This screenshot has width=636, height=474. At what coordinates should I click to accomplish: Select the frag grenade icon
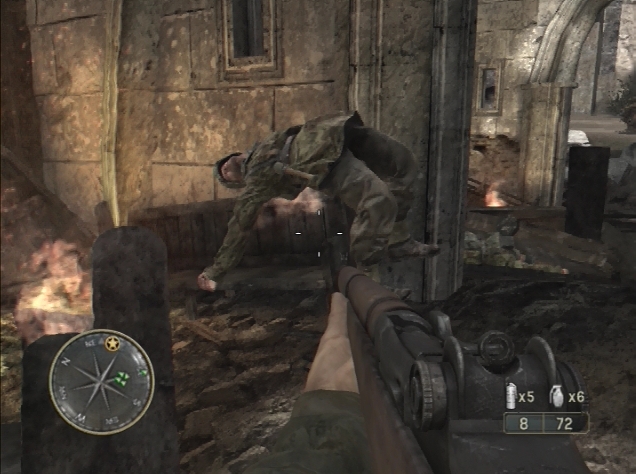tap(556, 396)
